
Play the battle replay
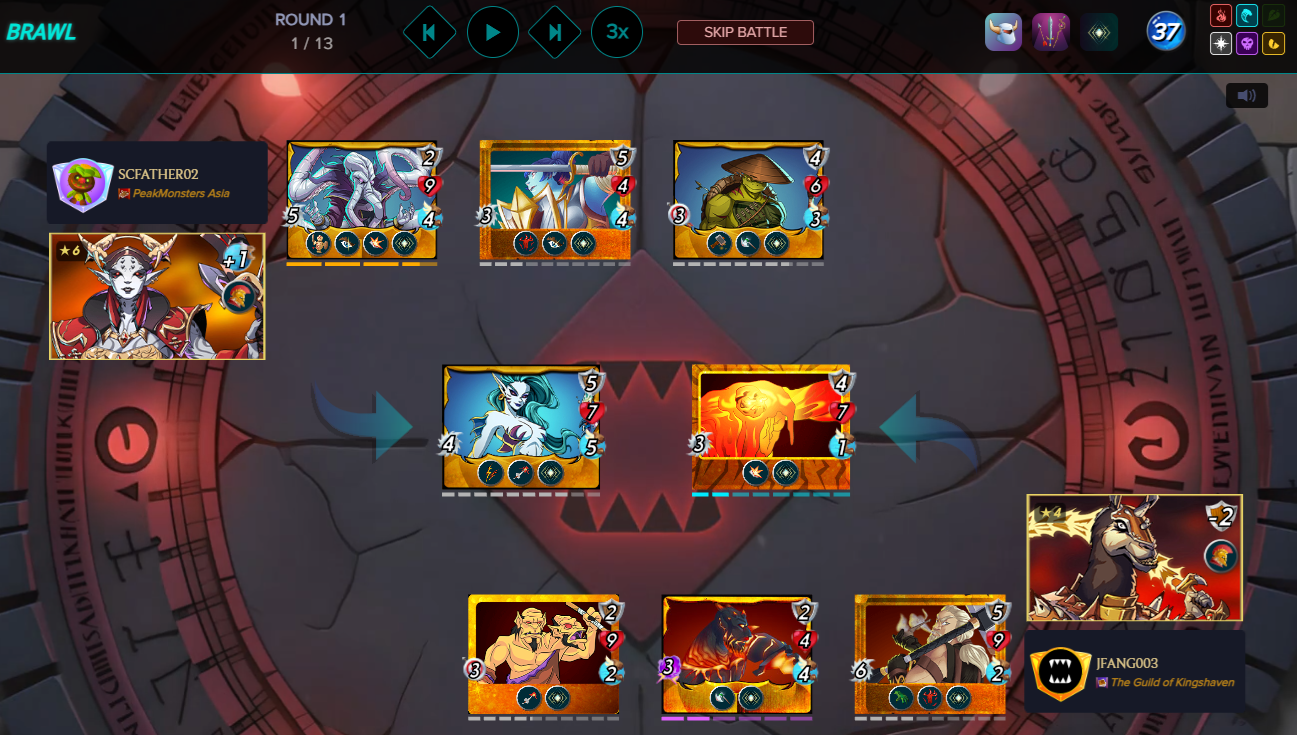click(492, 32)
